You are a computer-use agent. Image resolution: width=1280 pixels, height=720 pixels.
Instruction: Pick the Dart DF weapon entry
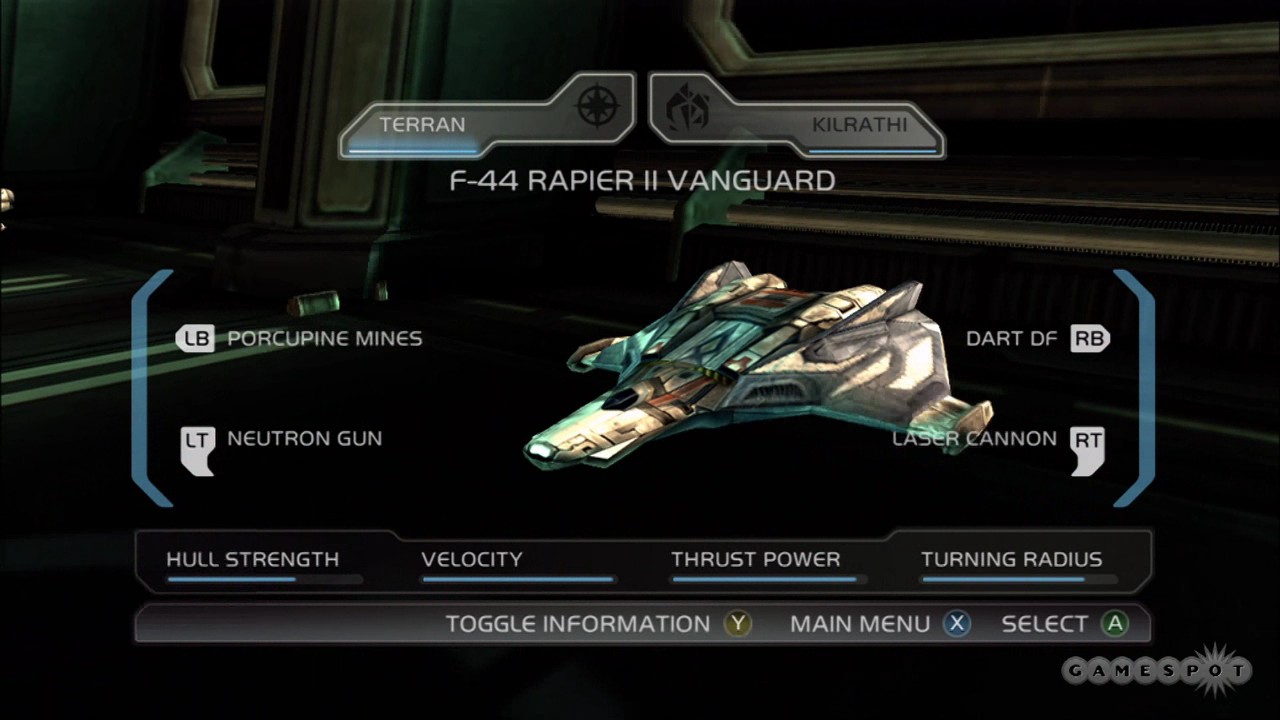(1037, 339)
